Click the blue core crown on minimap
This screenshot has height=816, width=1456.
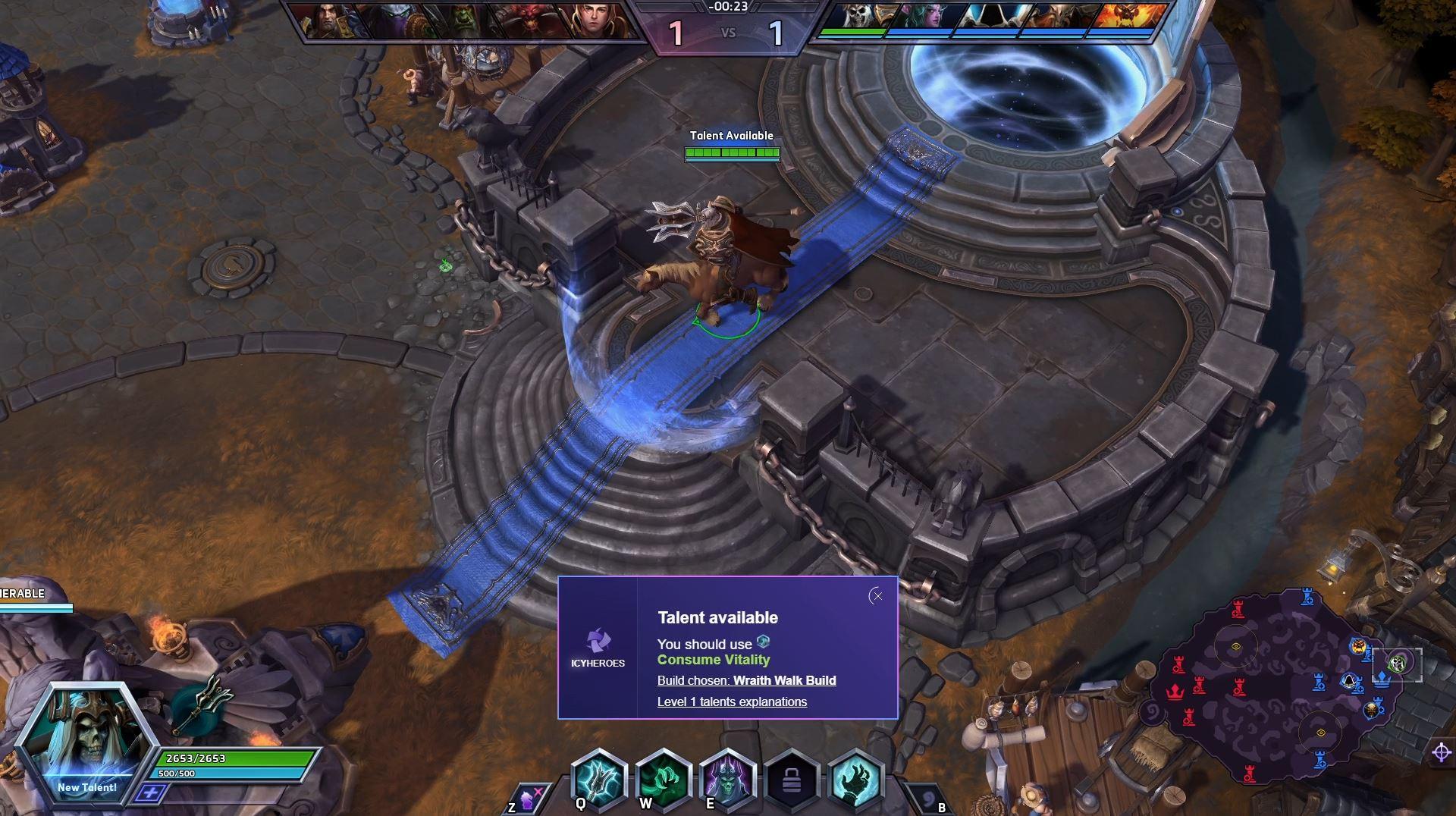[x=1382, y=678]
